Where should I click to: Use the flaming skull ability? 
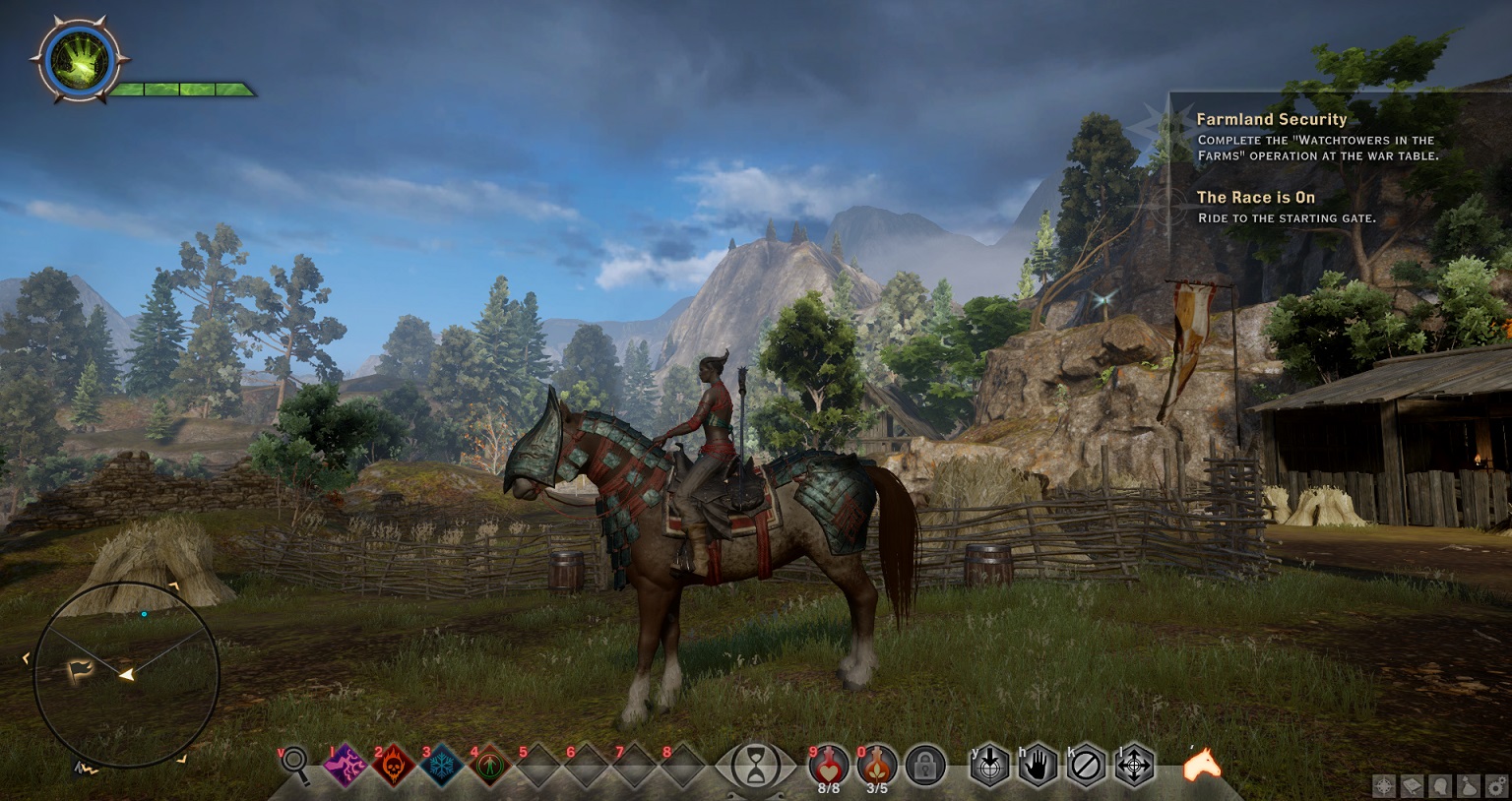393,765
